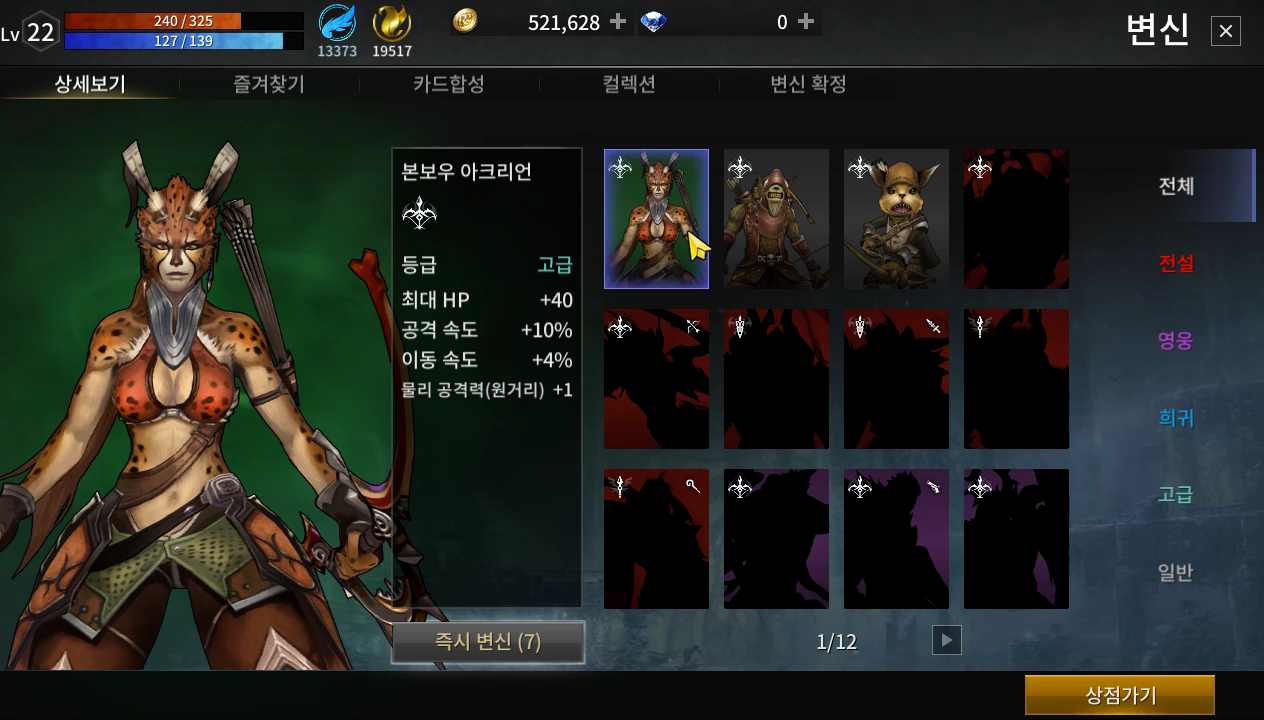1264x720 pixels.
Task: Add gold with the plus button
Action: (x=618, y=22)
